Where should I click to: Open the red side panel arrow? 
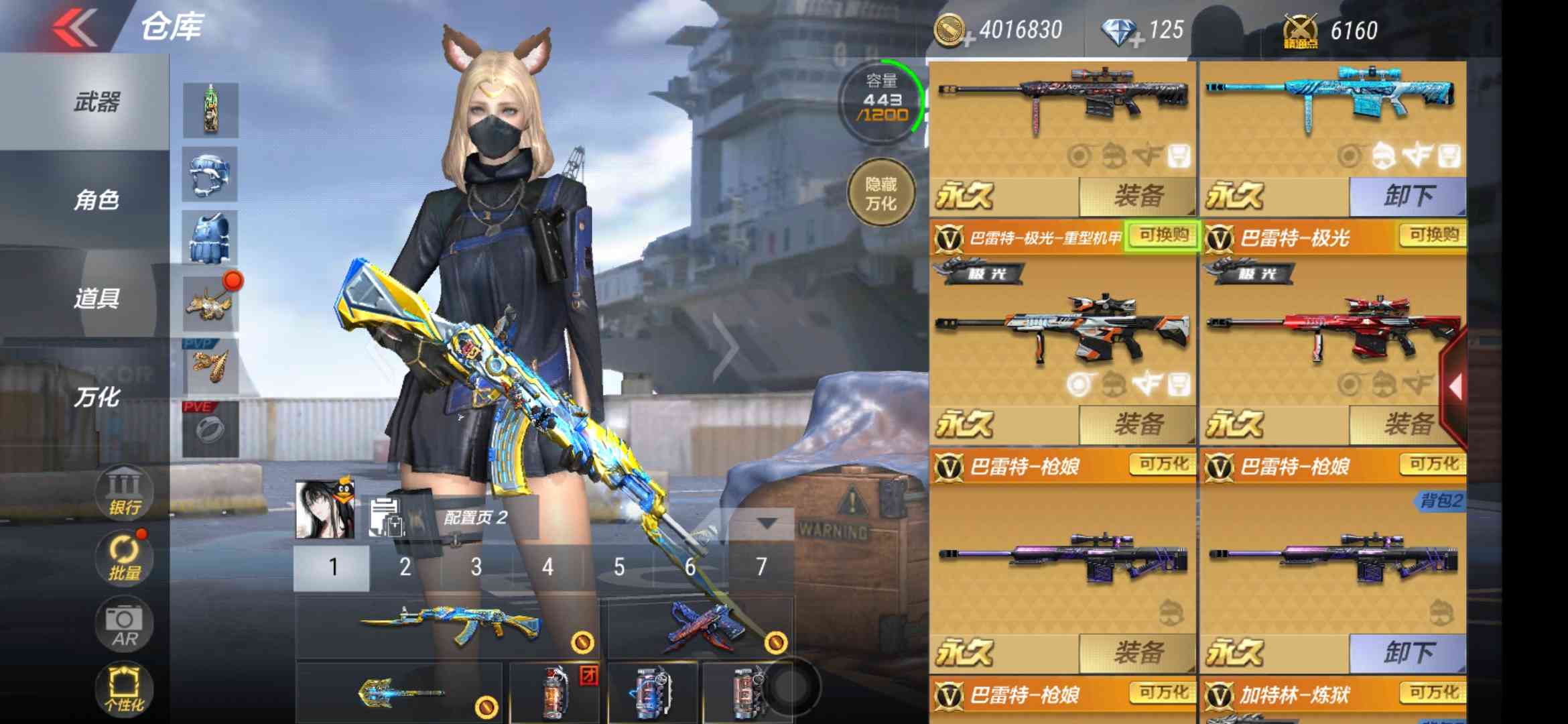tap(1454, 387)
